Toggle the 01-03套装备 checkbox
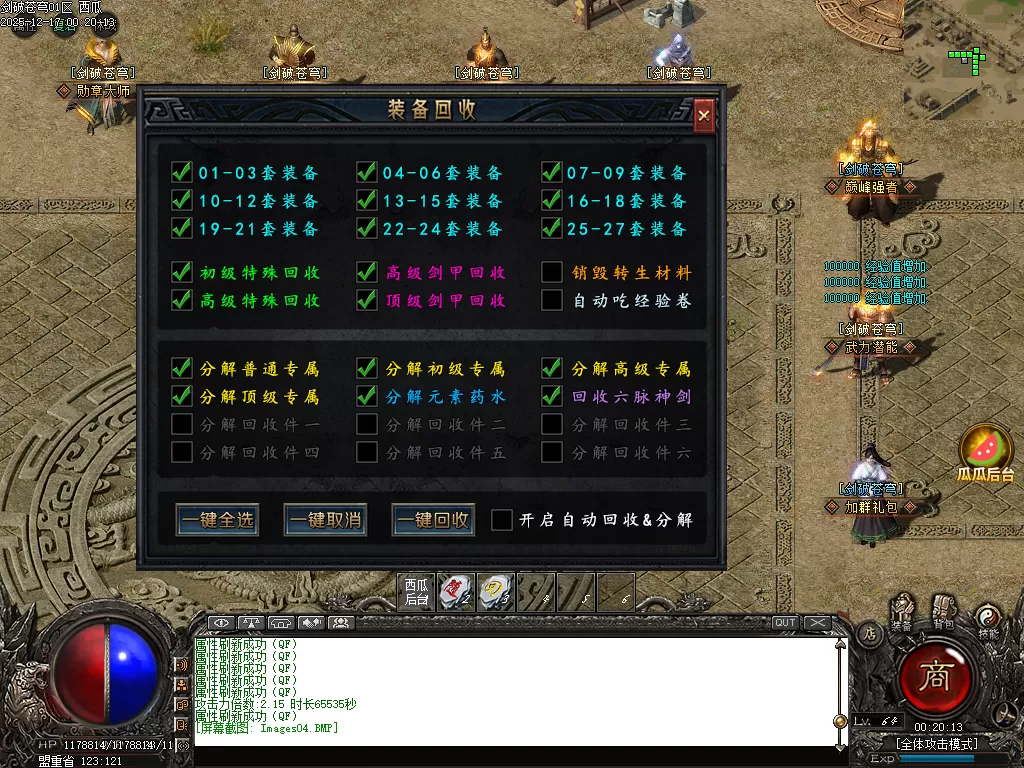This screenshot has width=1024, height=768. 182,173
